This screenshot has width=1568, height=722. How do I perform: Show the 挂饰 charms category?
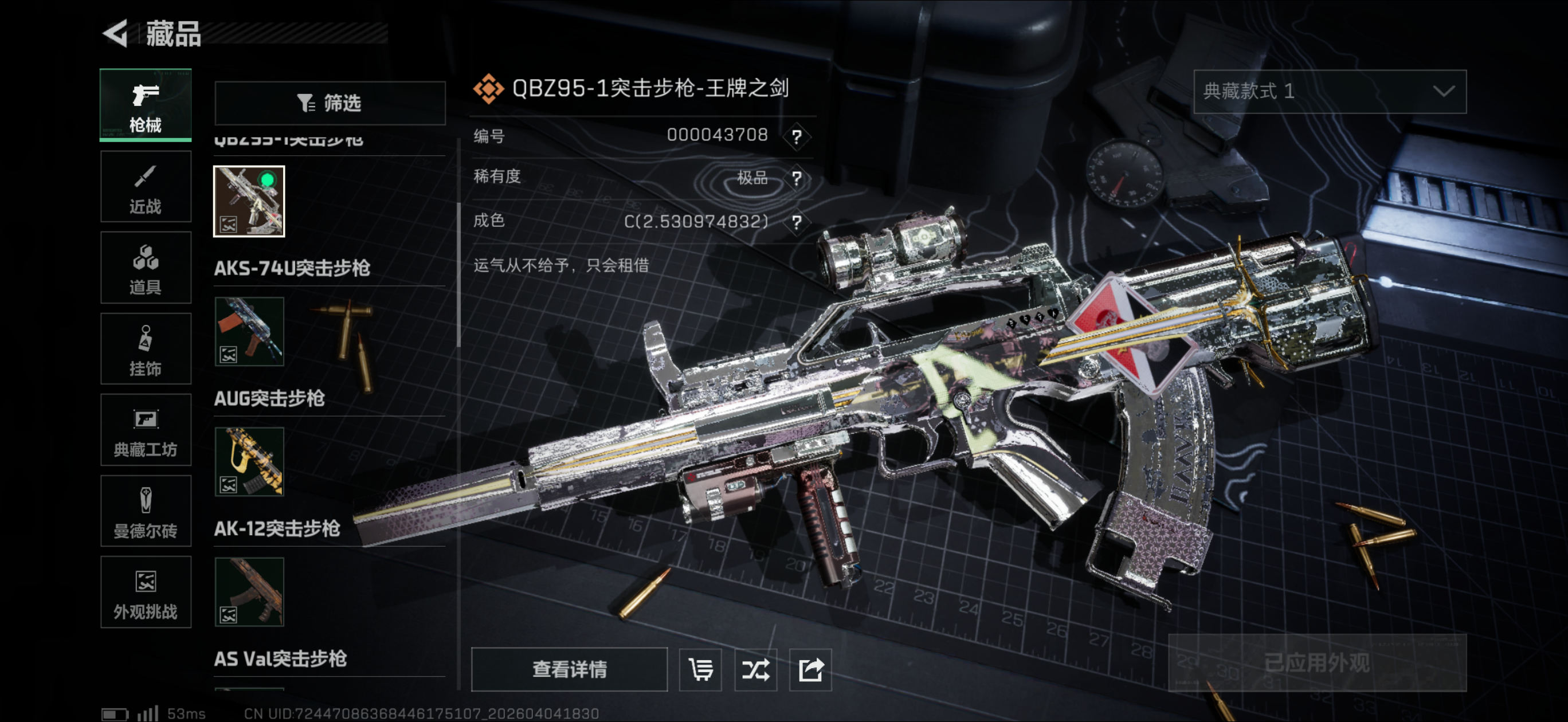click(146, 349)
